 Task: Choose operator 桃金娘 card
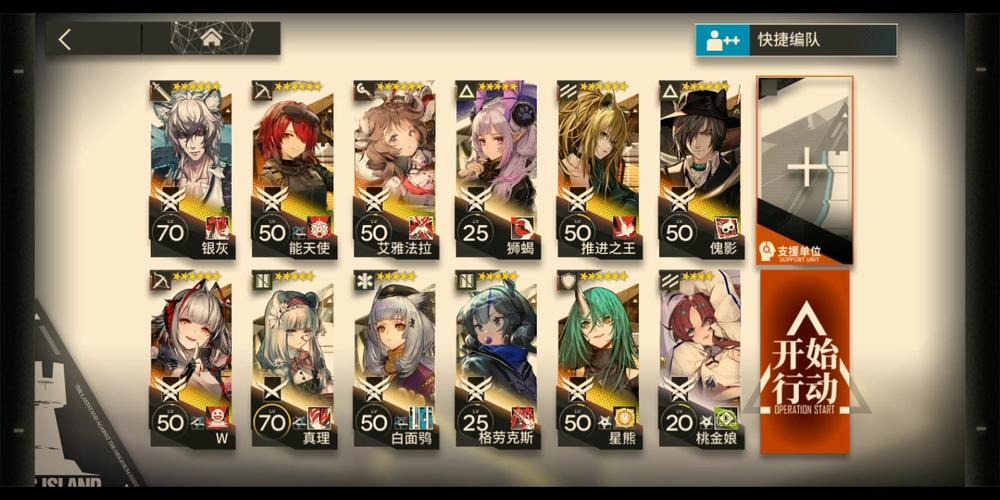(x=700, y=358)
